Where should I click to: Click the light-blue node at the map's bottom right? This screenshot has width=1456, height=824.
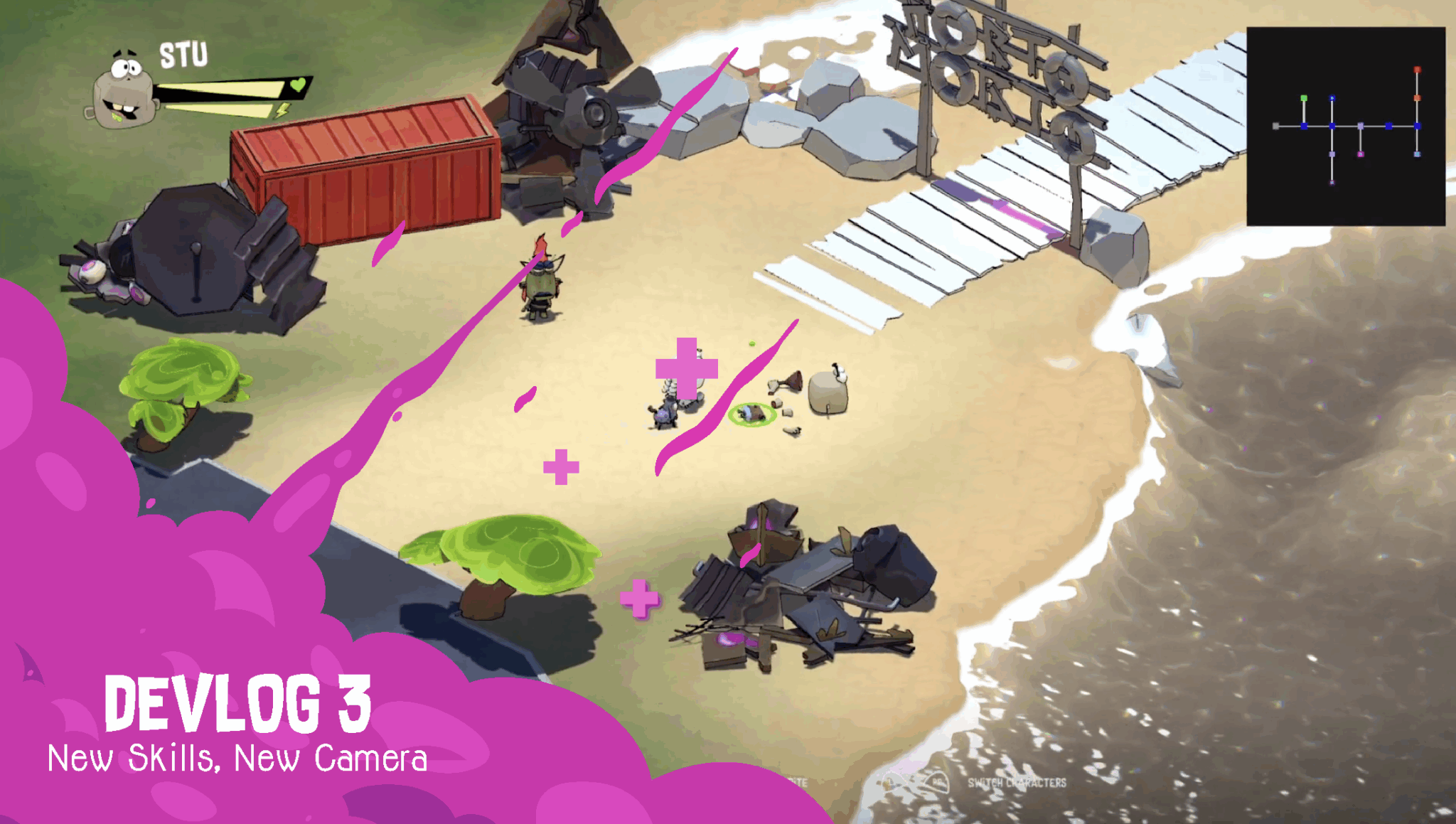point(1417,154)
